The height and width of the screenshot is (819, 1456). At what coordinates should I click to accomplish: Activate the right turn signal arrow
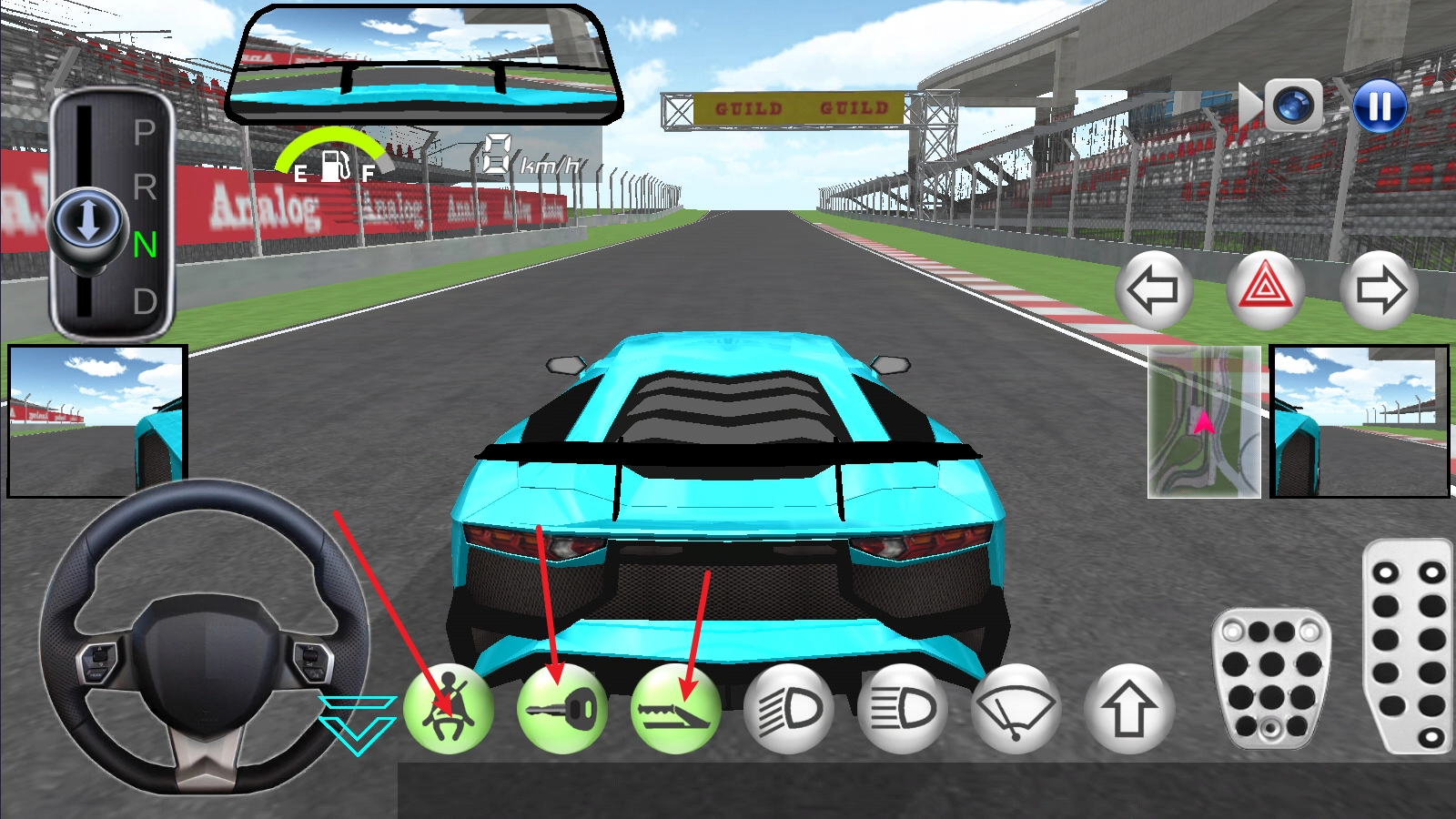click(x=1380, y=290)
